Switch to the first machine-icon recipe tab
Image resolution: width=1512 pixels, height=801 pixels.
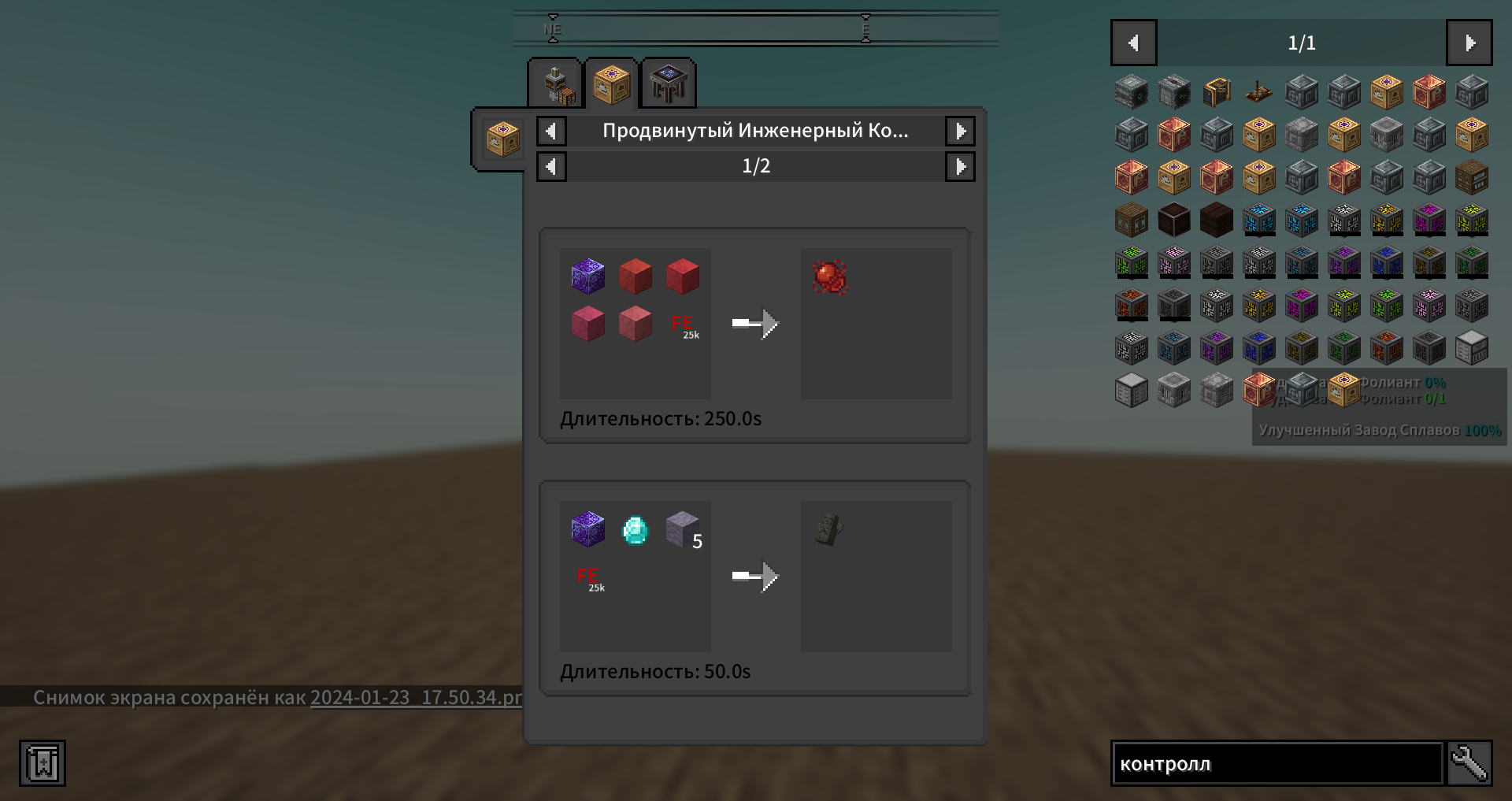pos(555,83)
